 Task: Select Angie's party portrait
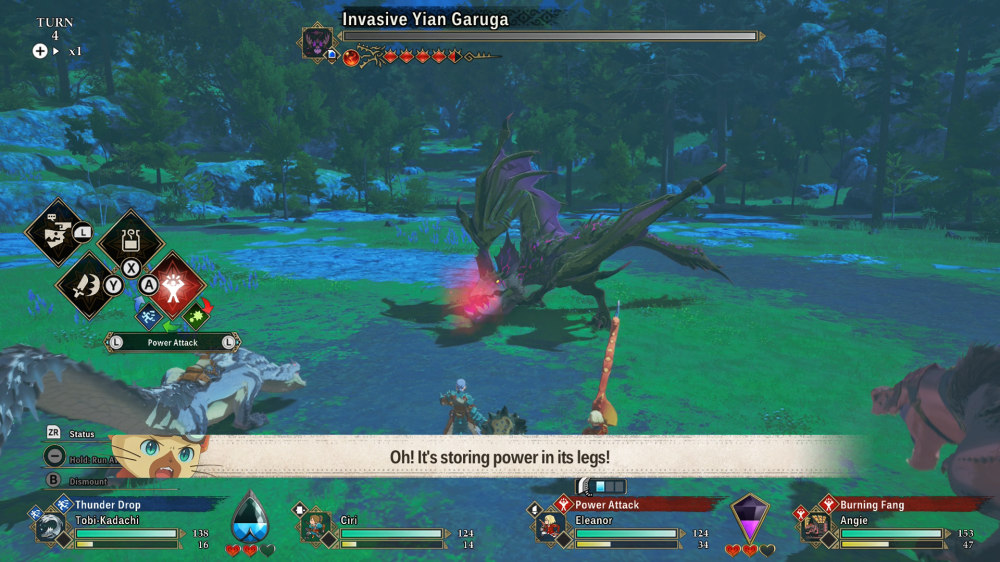click(814, 527)
